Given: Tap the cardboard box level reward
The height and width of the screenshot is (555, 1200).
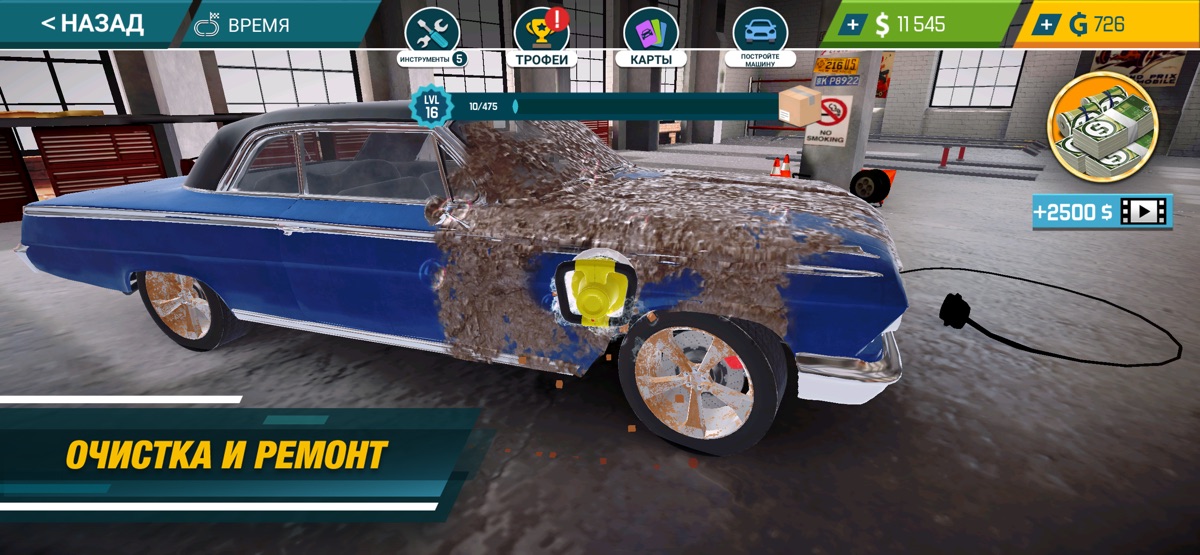Looking at the screenshot, I should pos(799,106).
